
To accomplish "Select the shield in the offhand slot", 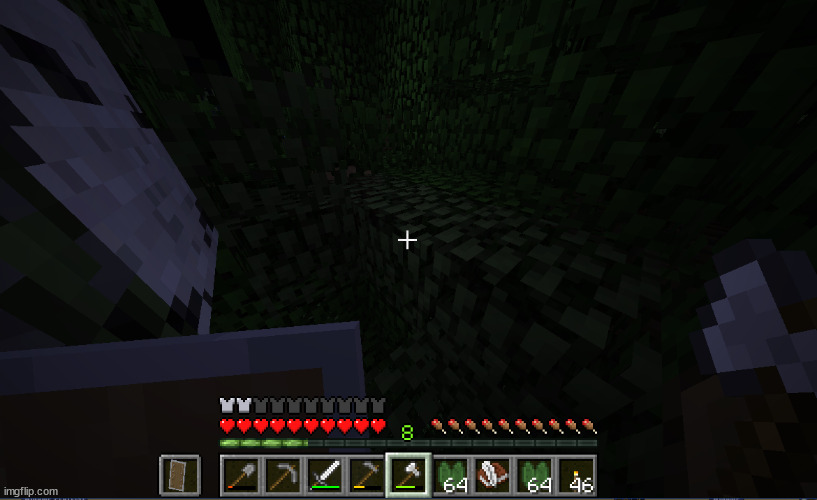I will [179, 474].
